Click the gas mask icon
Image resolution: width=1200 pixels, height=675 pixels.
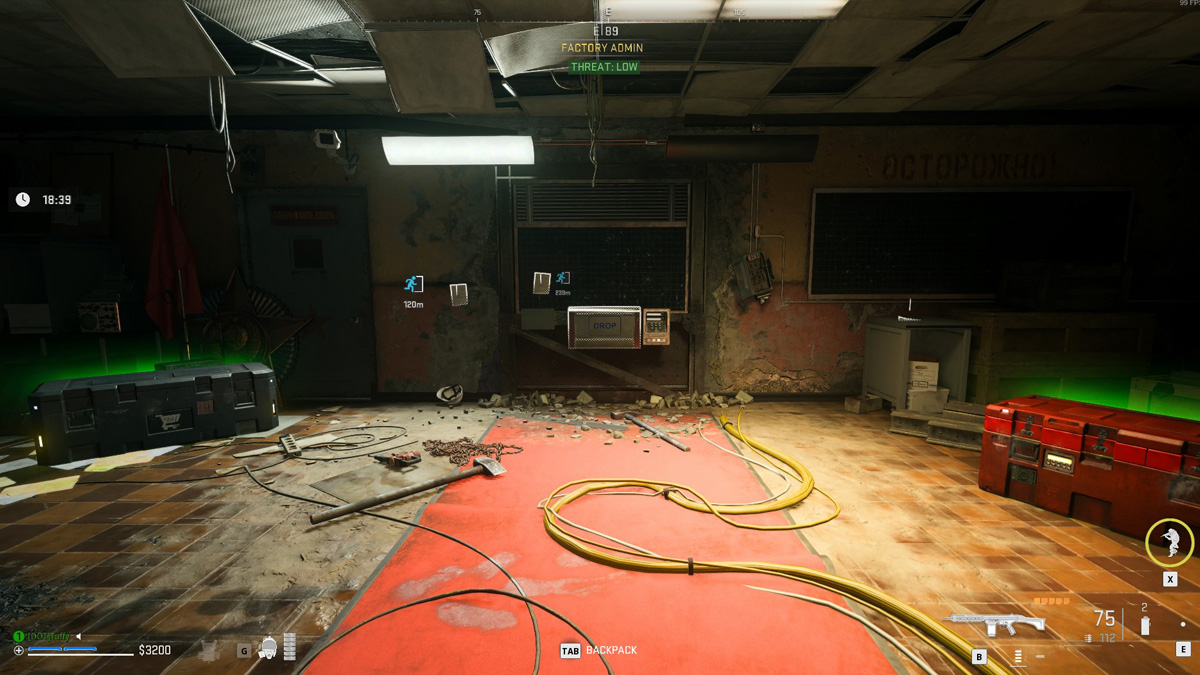coord(268,648)
